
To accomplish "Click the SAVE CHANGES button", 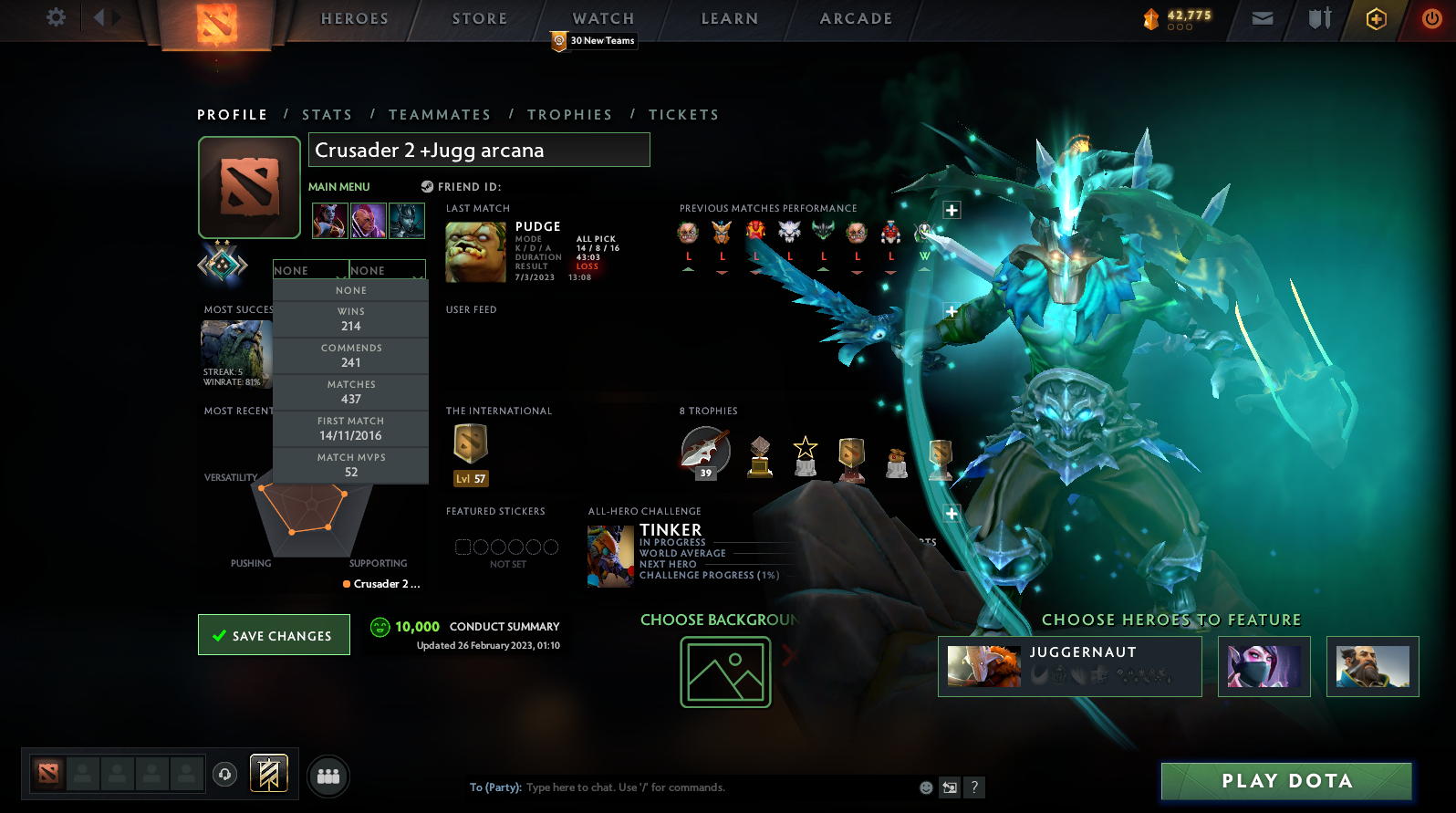I will tap(274, 634).
